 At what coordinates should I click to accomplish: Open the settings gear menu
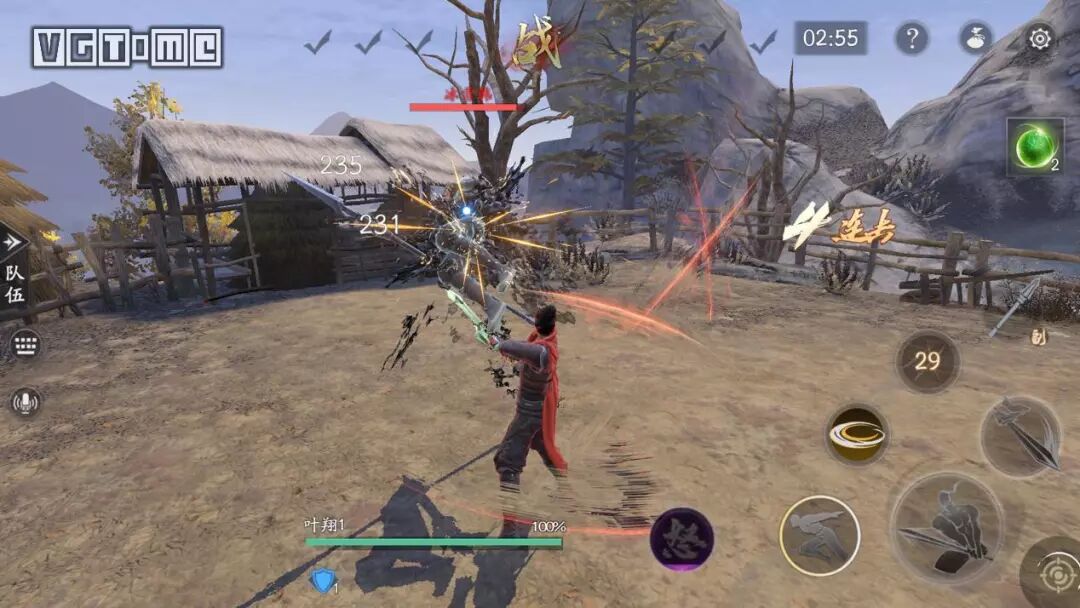(1040, 39)
